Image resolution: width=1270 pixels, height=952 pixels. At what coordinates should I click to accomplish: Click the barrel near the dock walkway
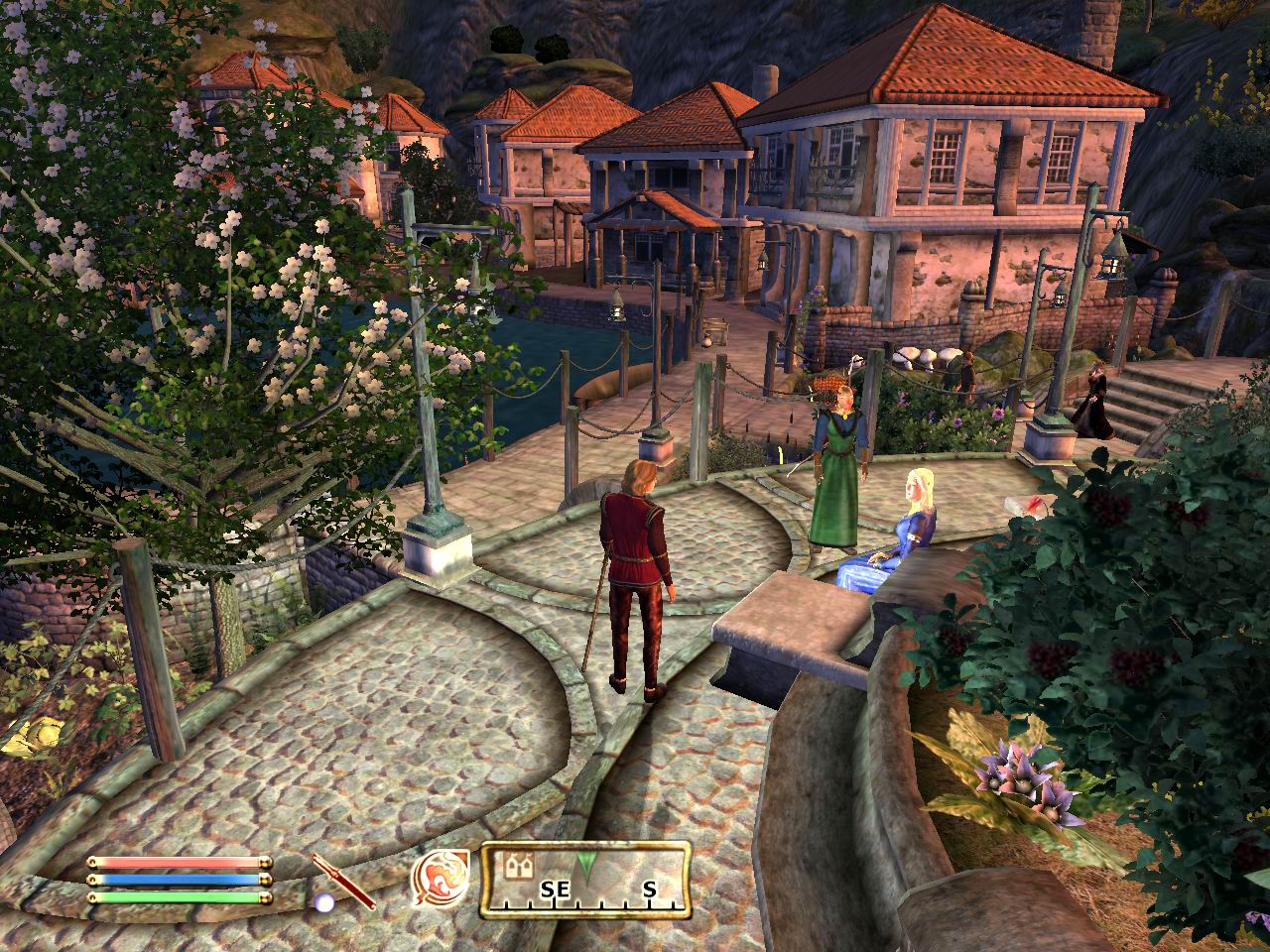pos(716,329)
